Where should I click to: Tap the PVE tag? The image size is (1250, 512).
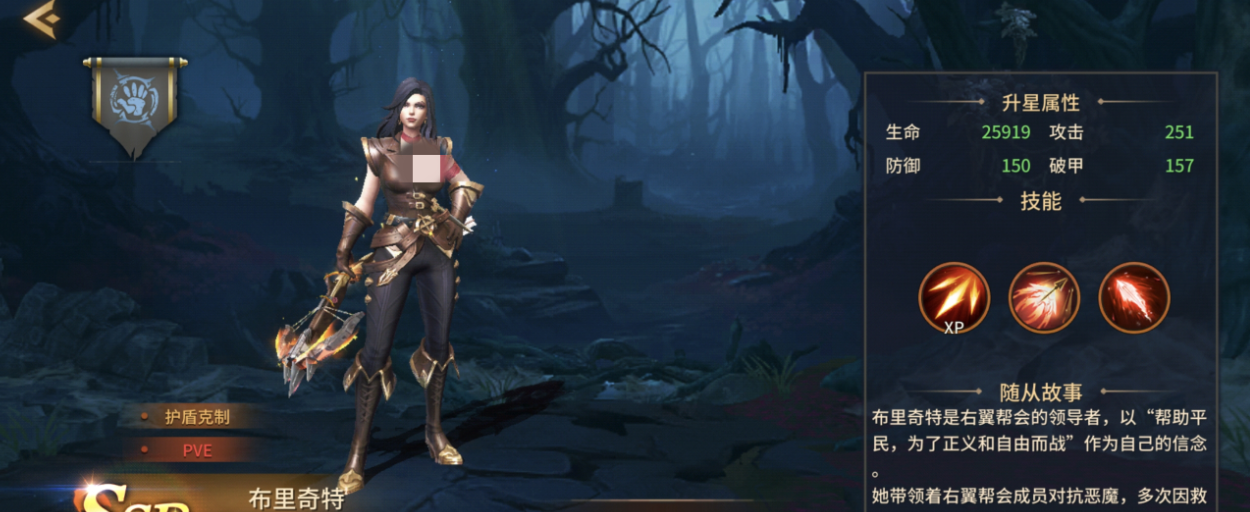[197, 450]
